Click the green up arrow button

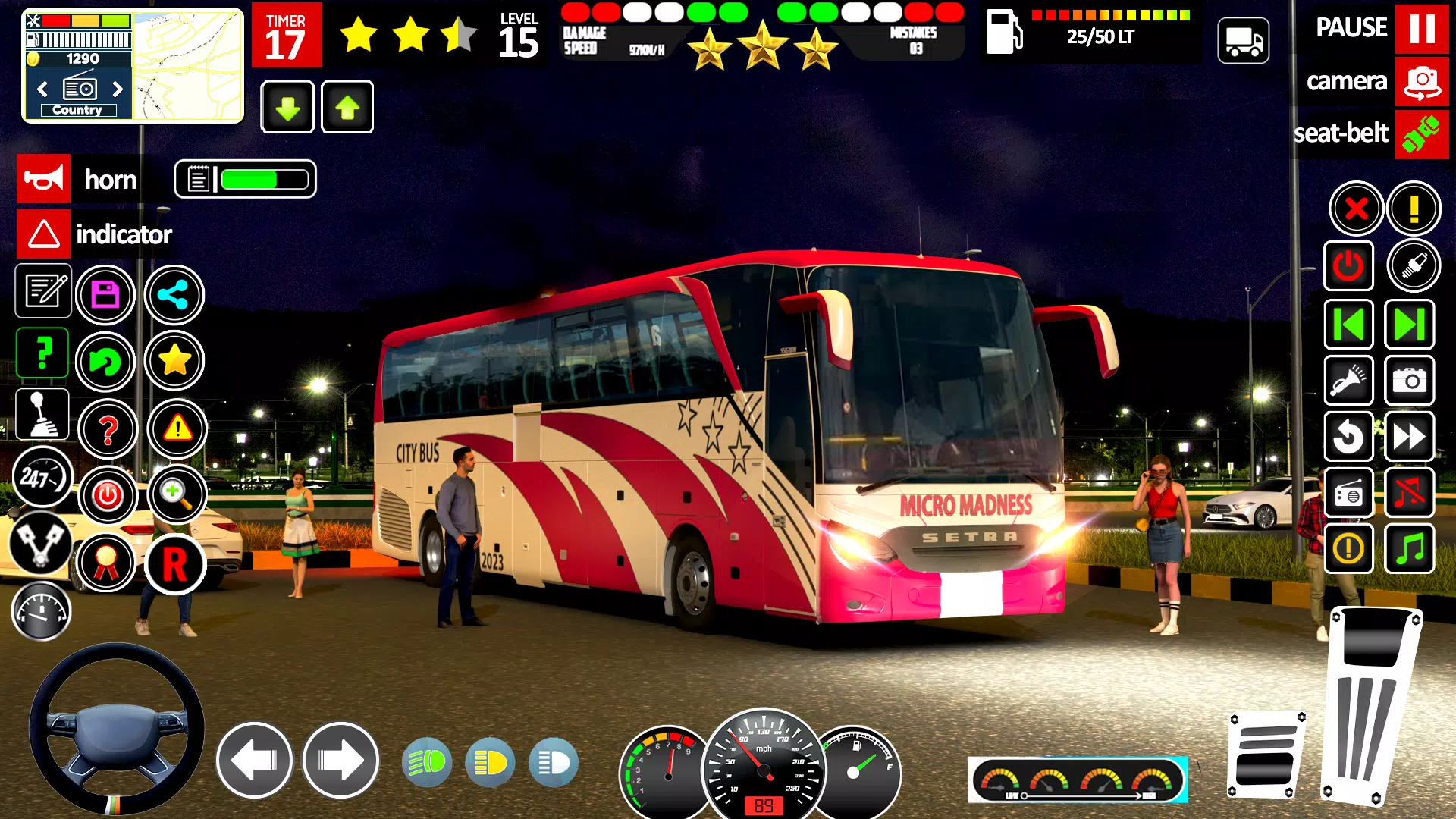click(x=347, y=107)
